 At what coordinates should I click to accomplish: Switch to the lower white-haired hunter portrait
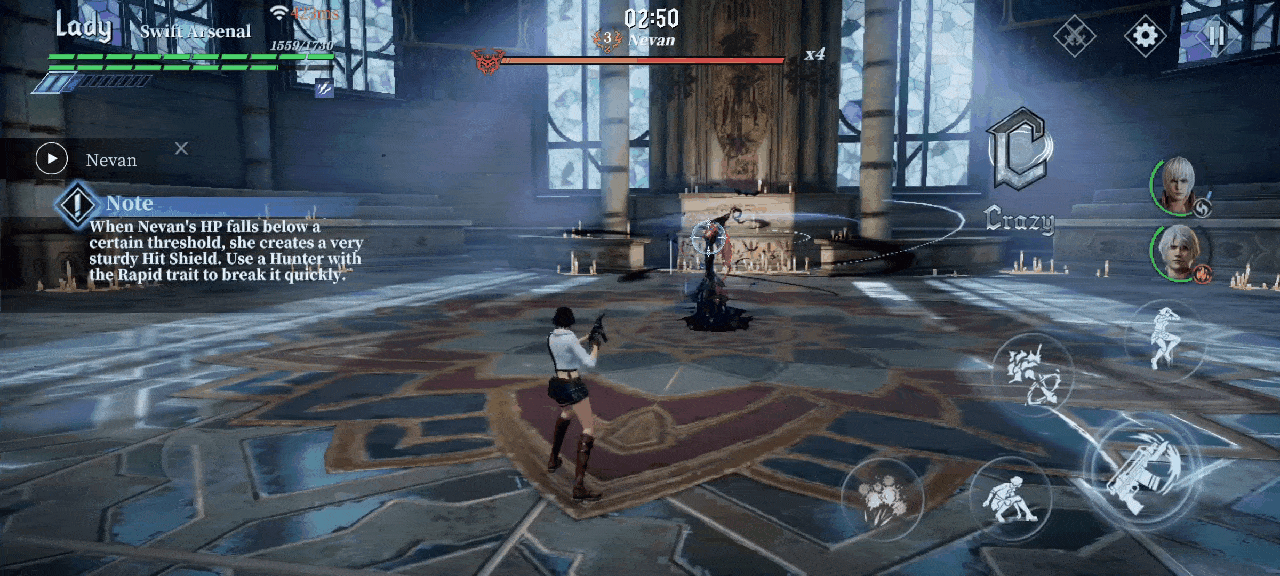click(1180, 254)
